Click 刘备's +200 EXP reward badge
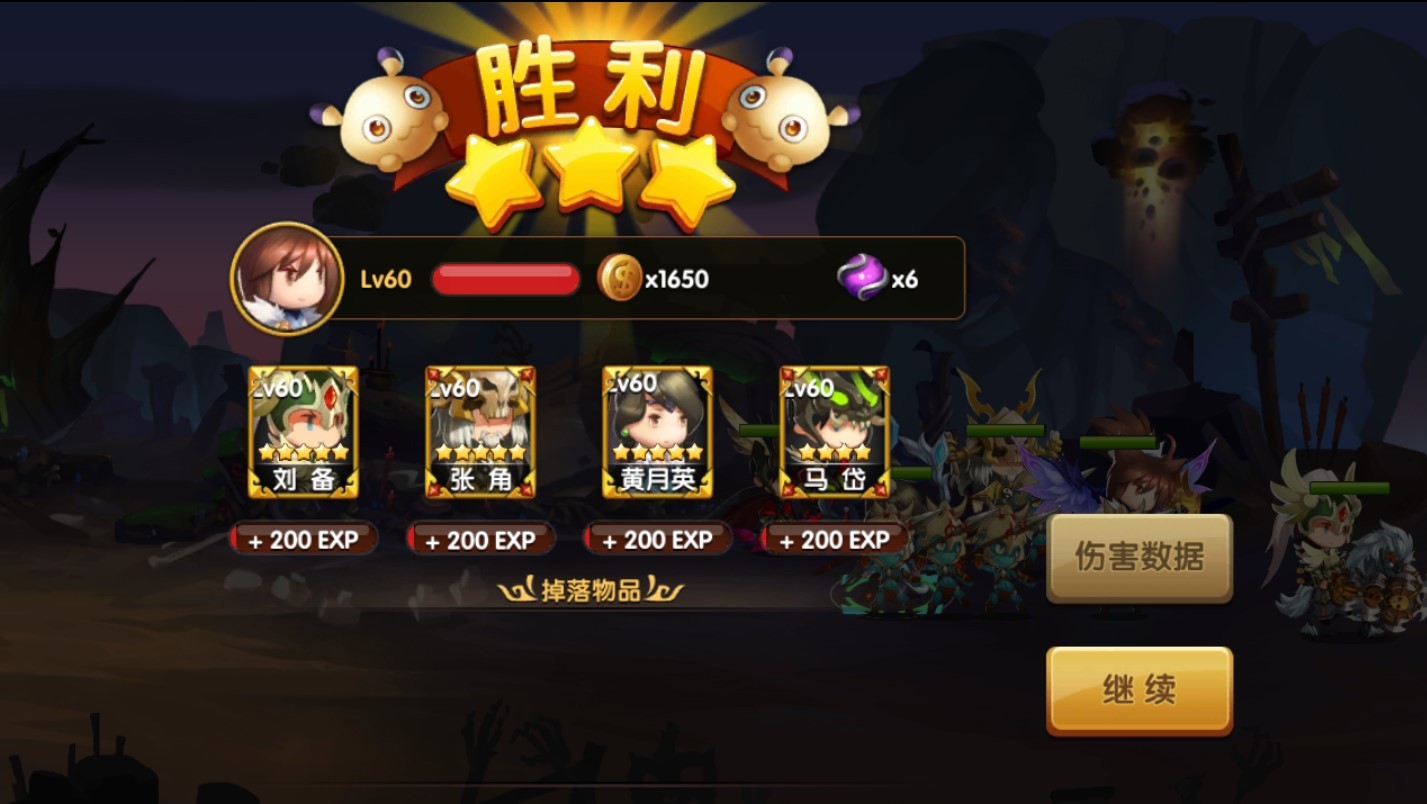Screen dimensions: 1427x804 303,540
